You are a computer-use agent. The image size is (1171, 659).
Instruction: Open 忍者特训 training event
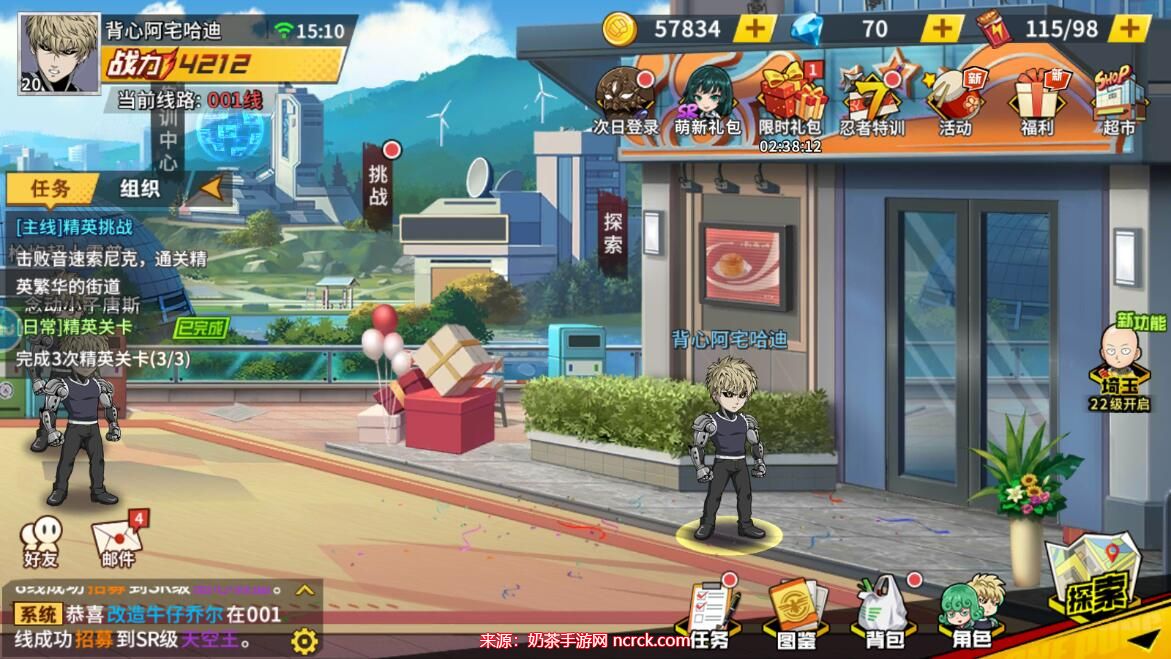(x=872, y=100)
